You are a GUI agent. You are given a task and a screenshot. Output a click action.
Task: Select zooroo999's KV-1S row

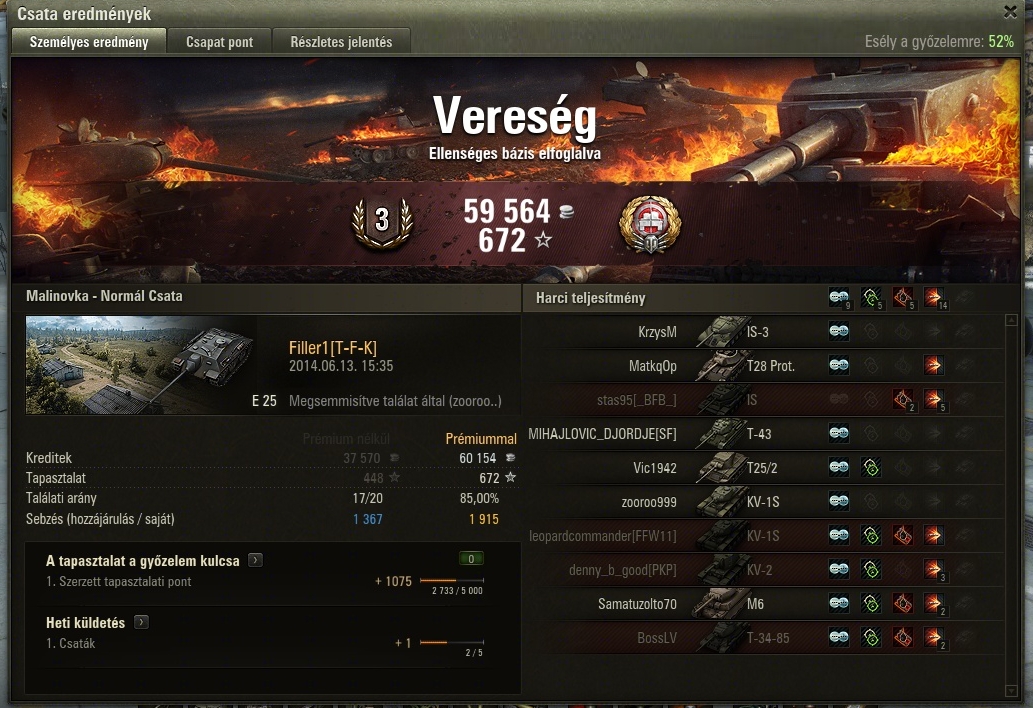(x=760, y=502)
